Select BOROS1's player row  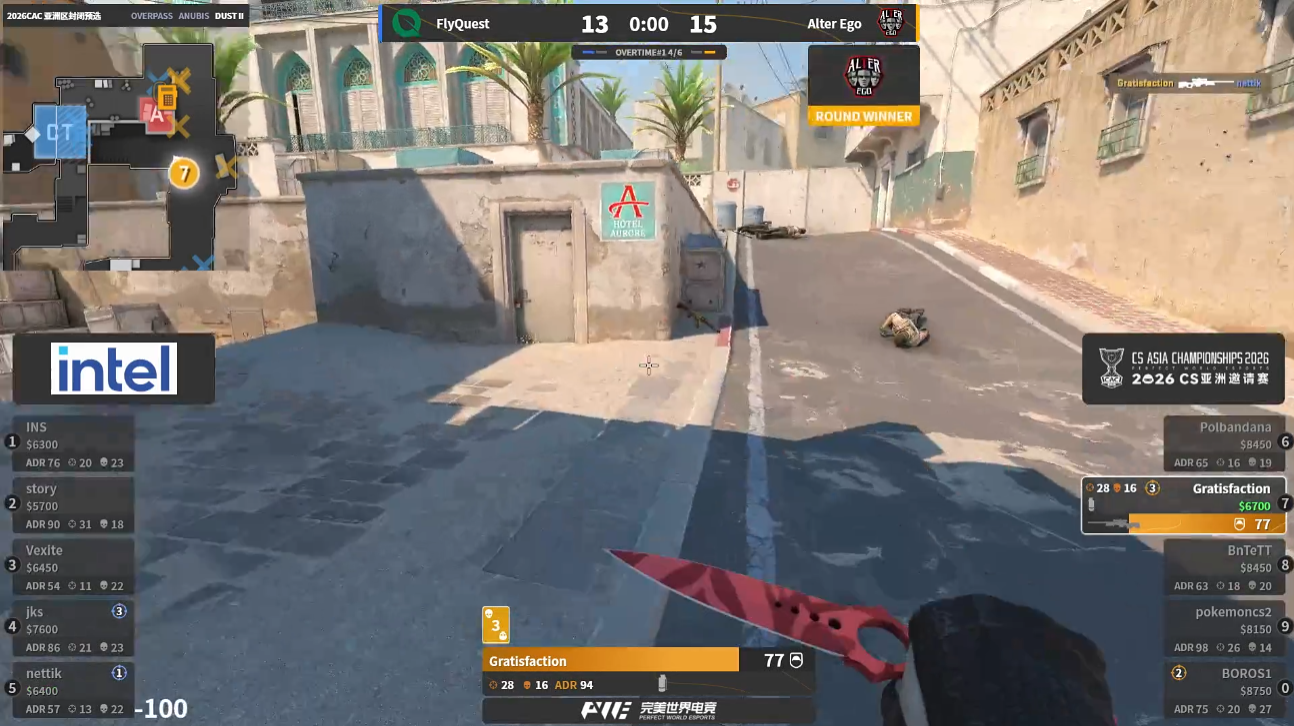[1224, 690]
